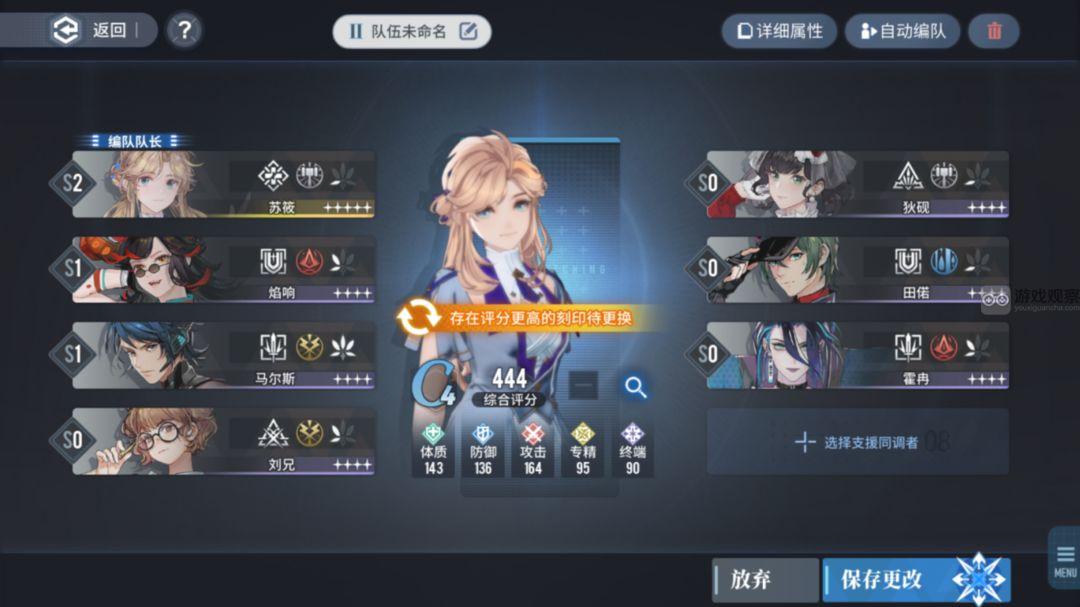Viewport: 1080px width, 607px height.
Task: Rename the team with the edit pencil
Action: pos(468,31)
